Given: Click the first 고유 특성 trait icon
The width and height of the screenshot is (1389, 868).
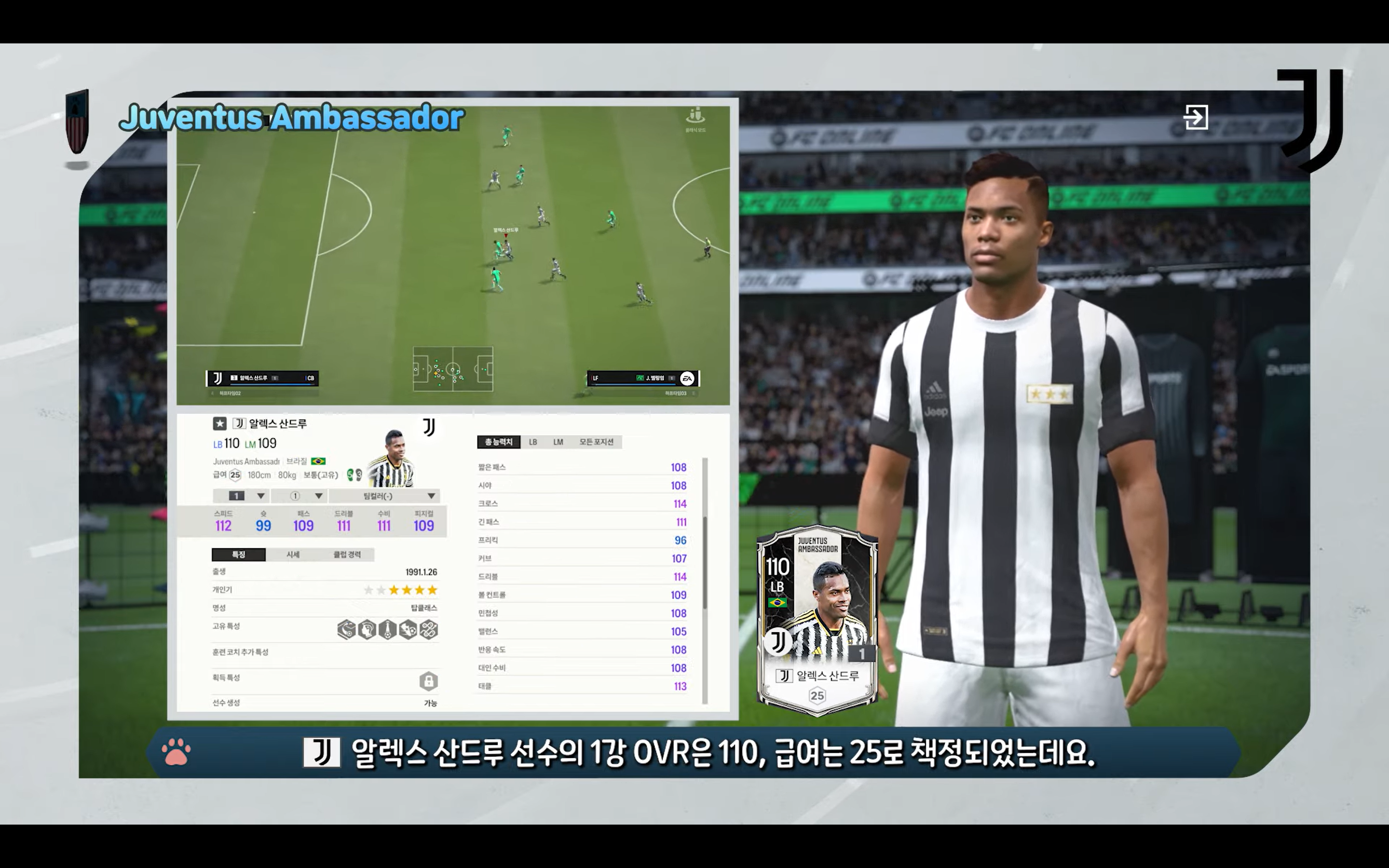Looking at the screenshot, I should (346, 630).
